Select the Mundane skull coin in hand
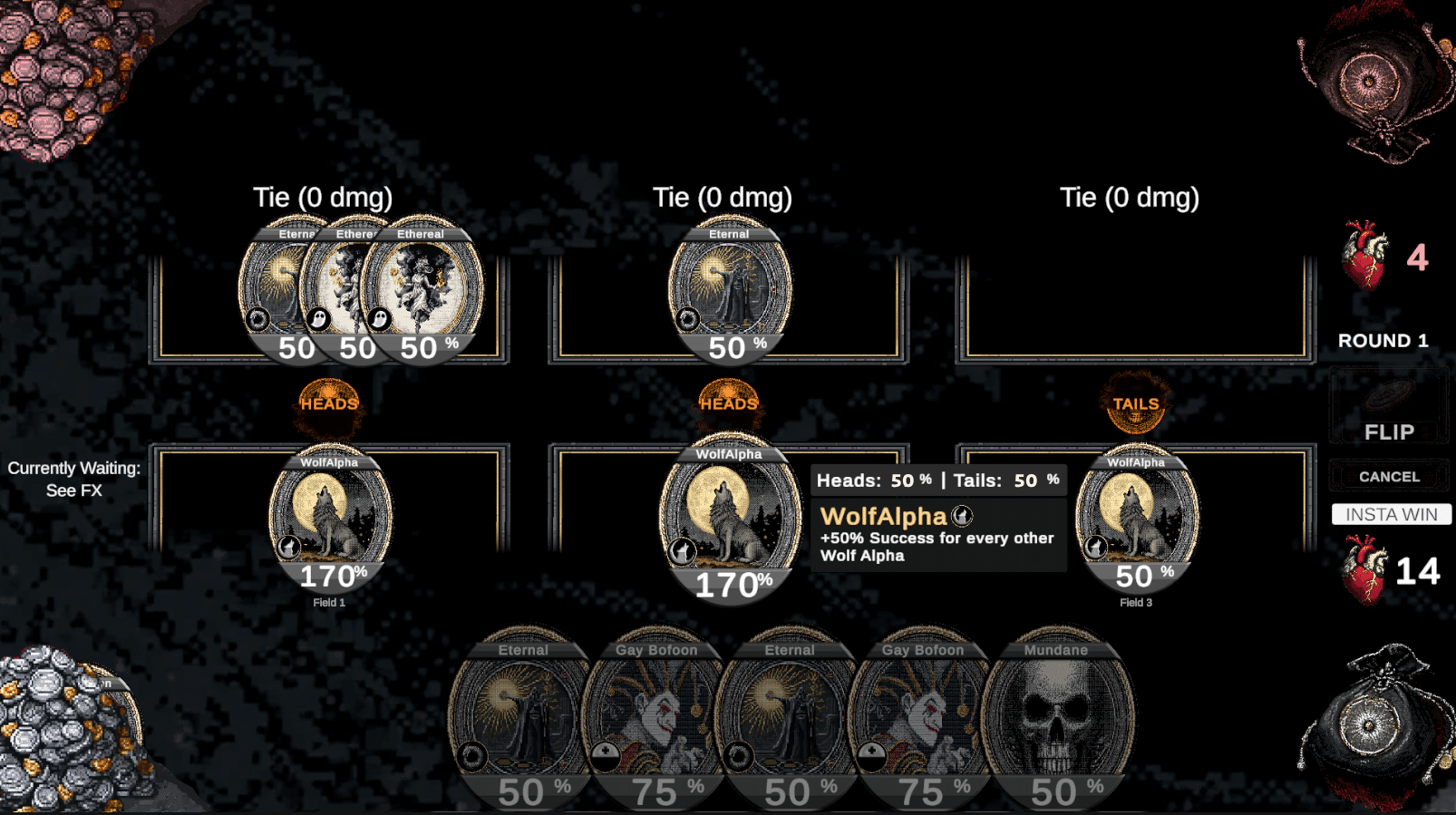This screenshot has width=1456, height=815. click(1056, 716)
